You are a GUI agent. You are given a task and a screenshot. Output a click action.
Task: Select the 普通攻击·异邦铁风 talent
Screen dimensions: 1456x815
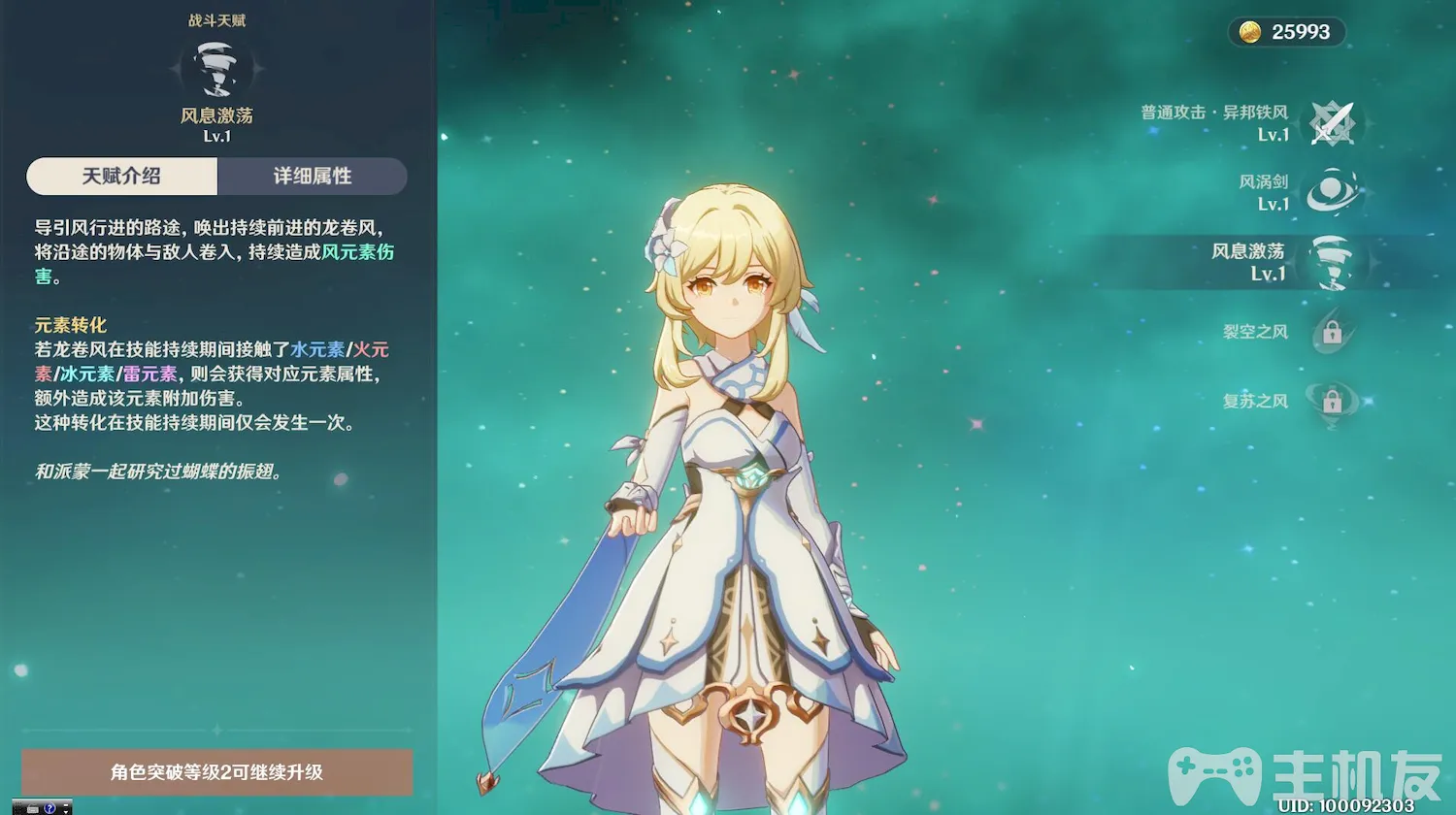(x=1332, y=124)
